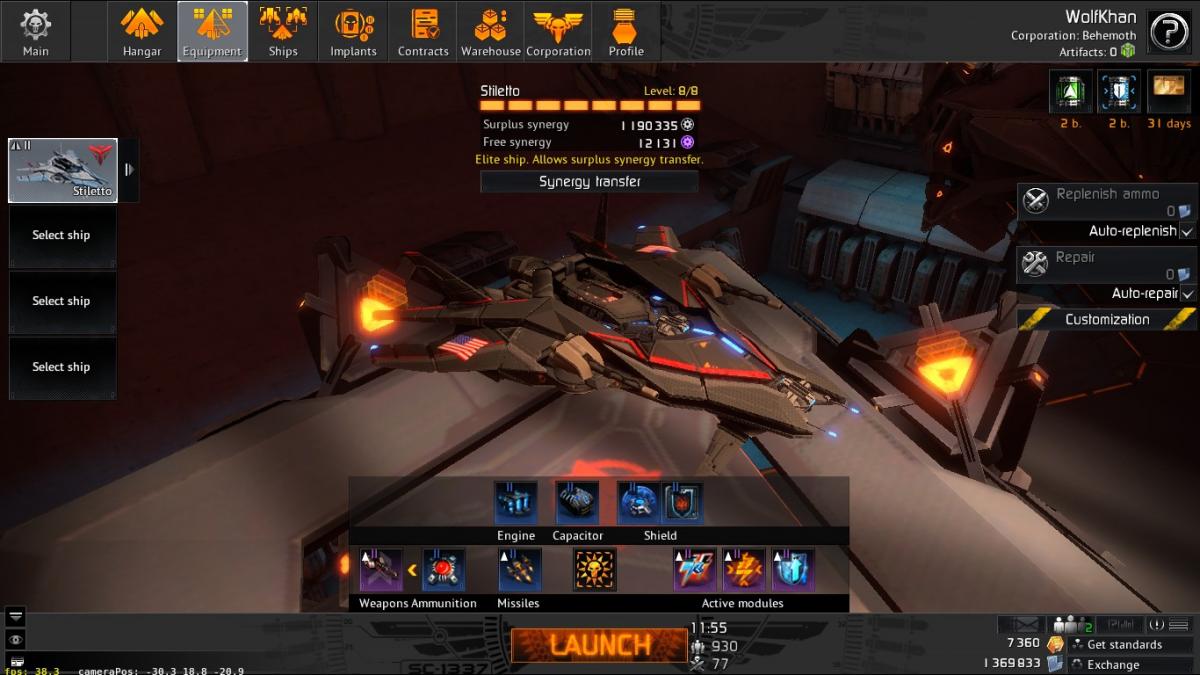Viewport: 1200px width, 675px height.
Task: Click the help question mark button
Action: [1168, 32]
